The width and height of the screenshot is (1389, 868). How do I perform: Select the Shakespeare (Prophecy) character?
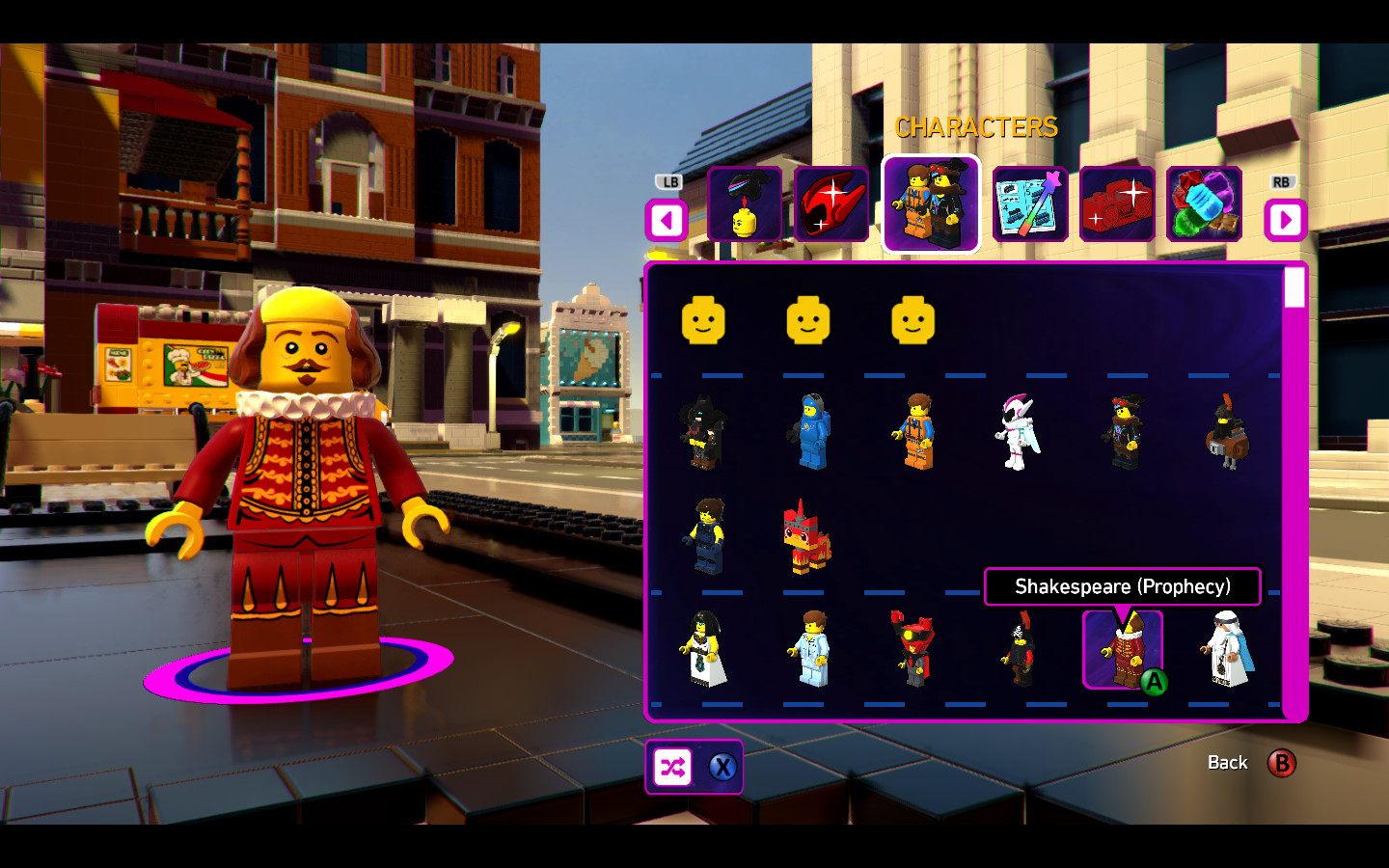(x=1122, y=649)
